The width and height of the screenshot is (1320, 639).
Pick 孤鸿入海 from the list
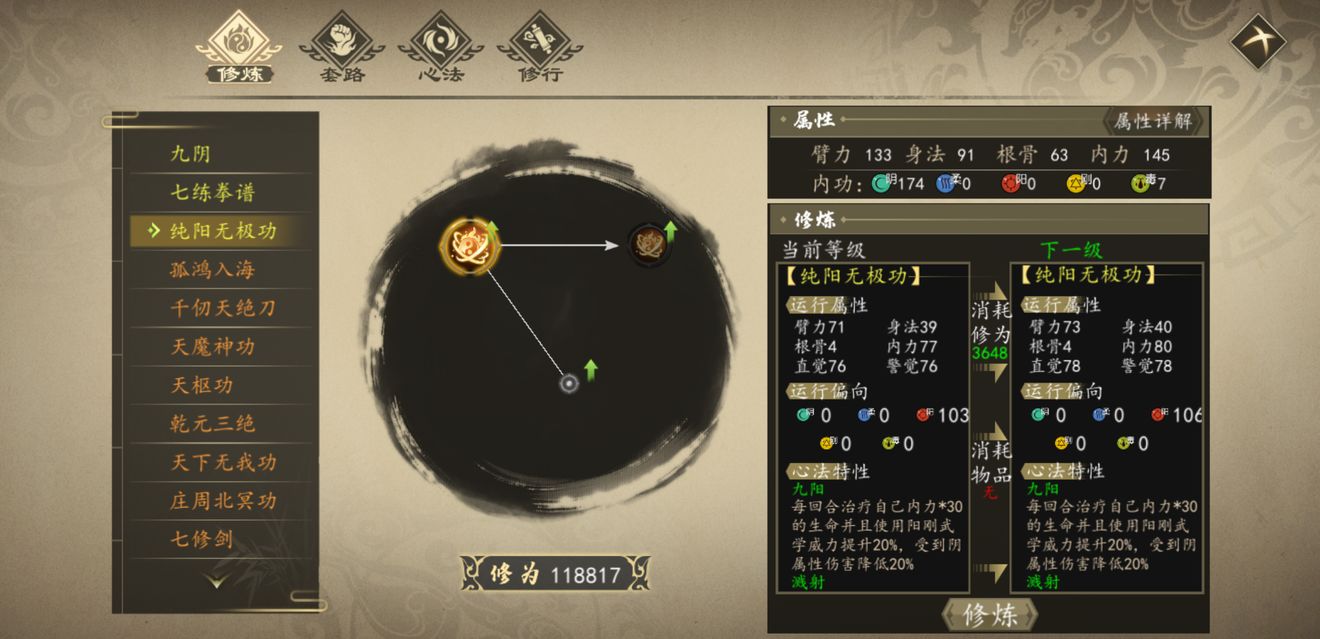click(212, 269)
